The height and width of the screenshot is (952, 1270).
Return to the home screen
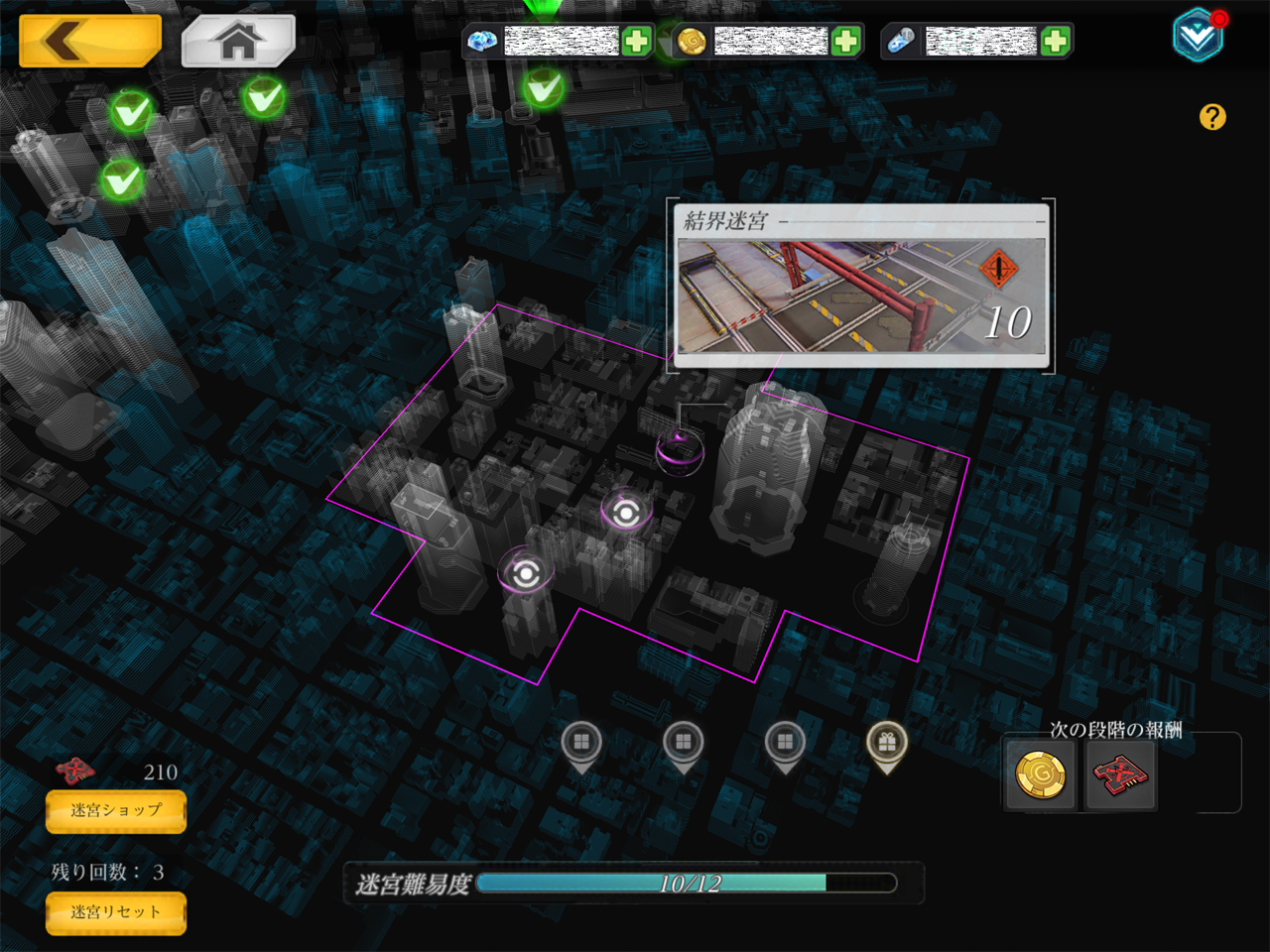tap(238, 41)
